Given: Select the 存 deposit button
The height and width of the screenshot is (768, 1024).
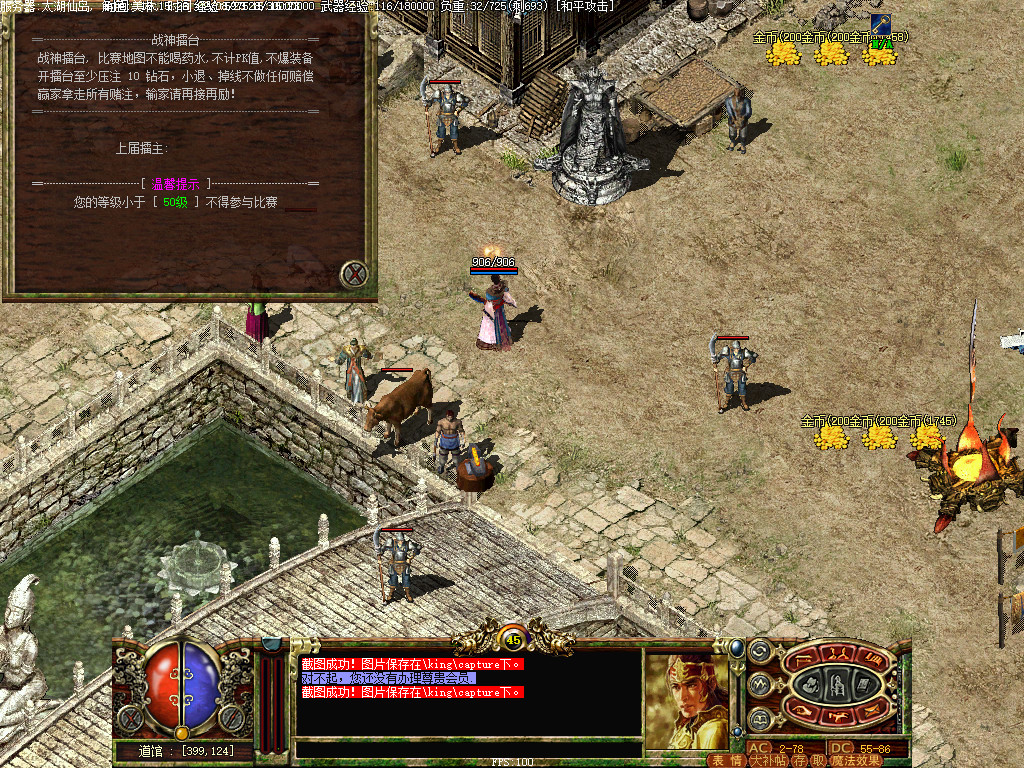Looking at the screenshot, I should point(800,760).
